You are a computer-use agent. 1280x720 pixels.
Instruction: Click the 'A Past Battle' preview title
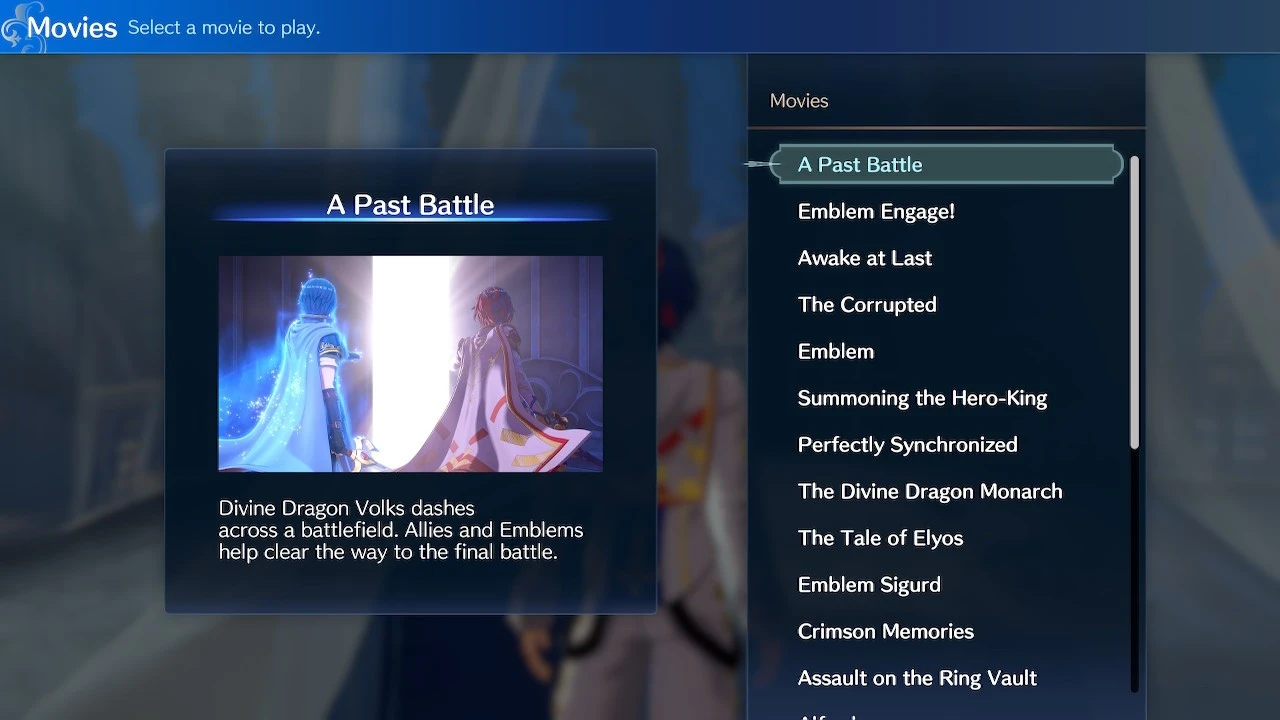[x=410, y=204]
